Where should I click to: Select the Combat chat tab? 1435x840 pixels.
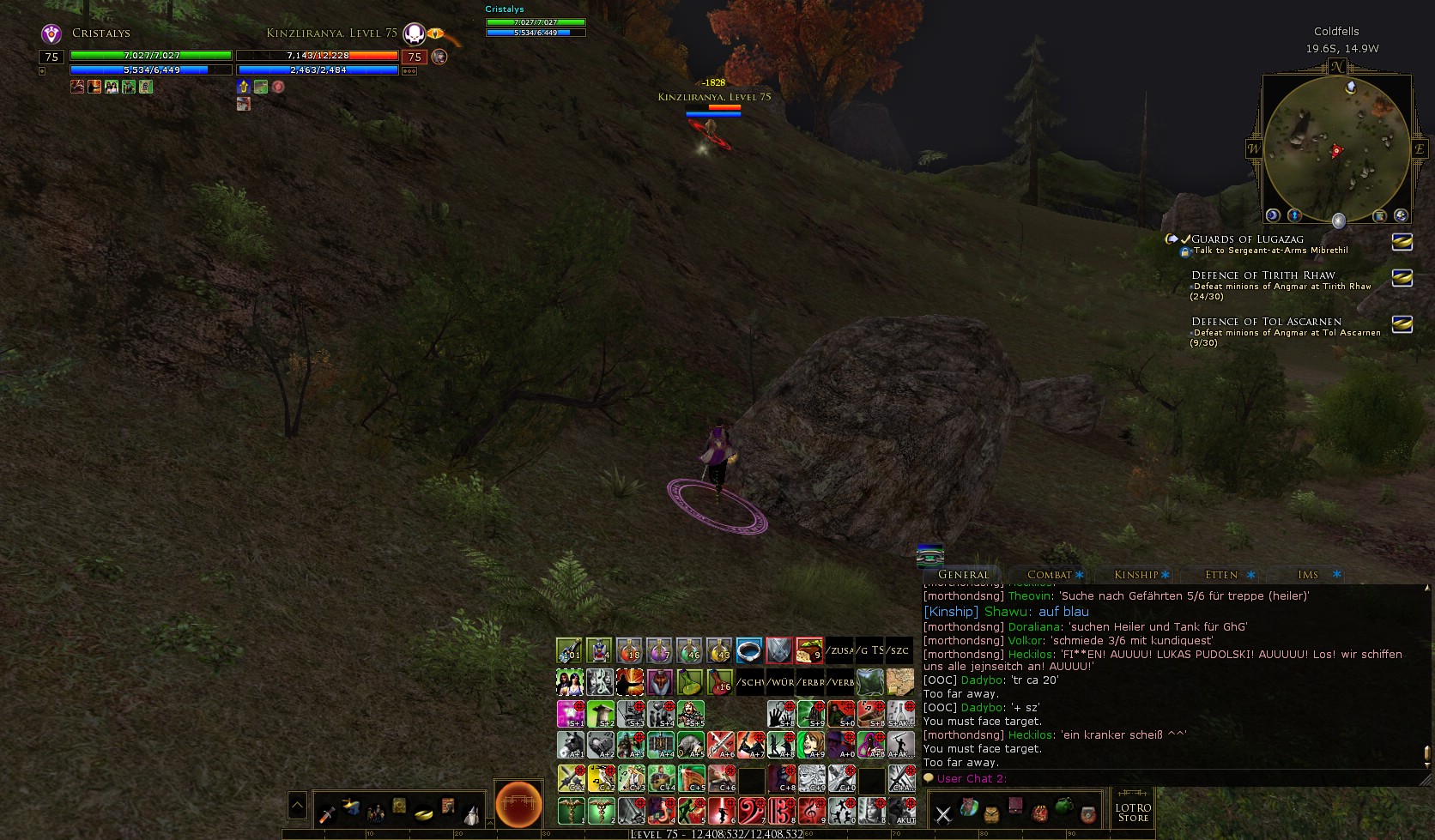click(1050, 575)
